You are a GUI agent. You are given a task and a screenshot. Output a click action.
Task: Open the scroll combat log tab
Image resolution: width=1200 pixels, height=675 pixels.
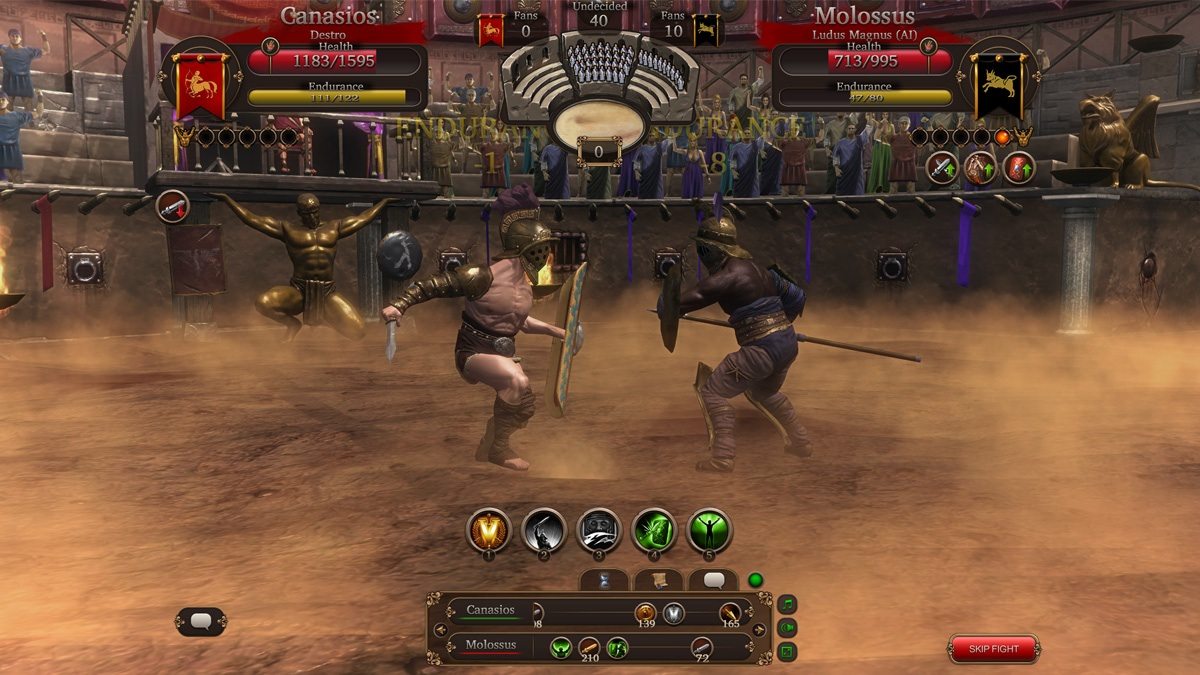(658, 581)
